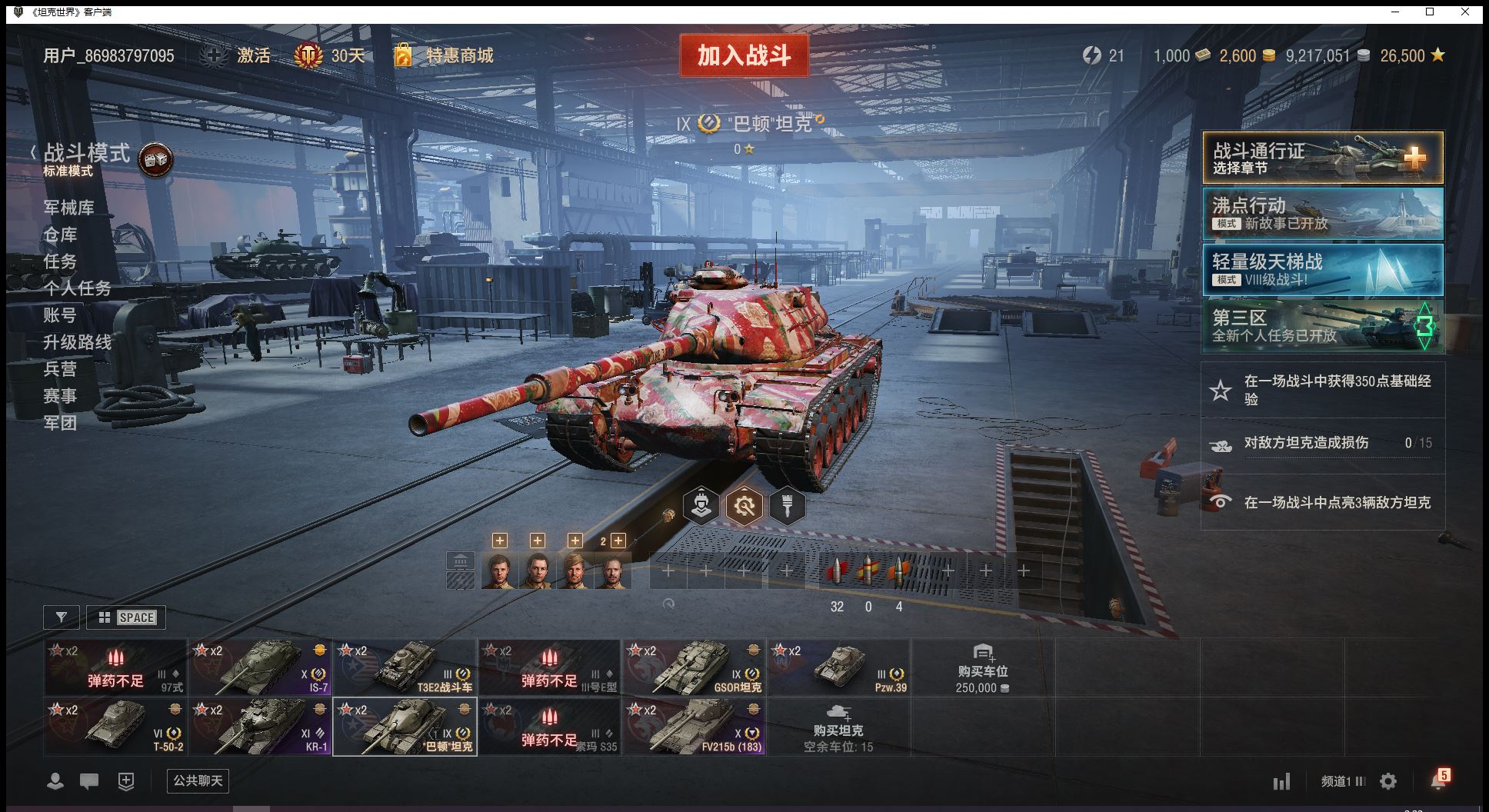Screen dimensions: 1489x812
Task: Select the FV215b (183) tank card
Action: 694,727
